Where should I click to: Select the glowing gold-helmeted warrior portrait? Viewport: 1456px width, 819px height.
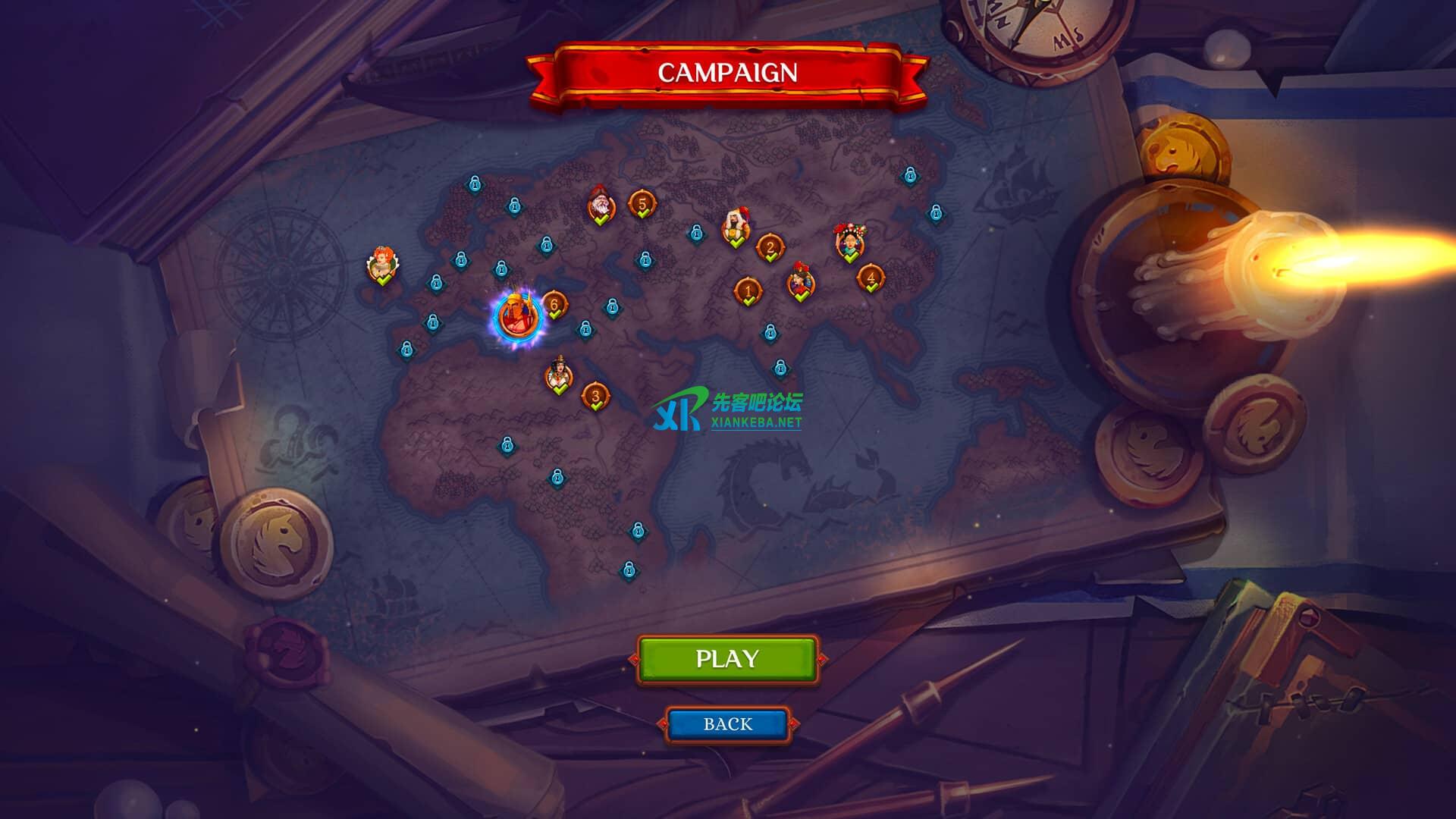click(518, 315)
